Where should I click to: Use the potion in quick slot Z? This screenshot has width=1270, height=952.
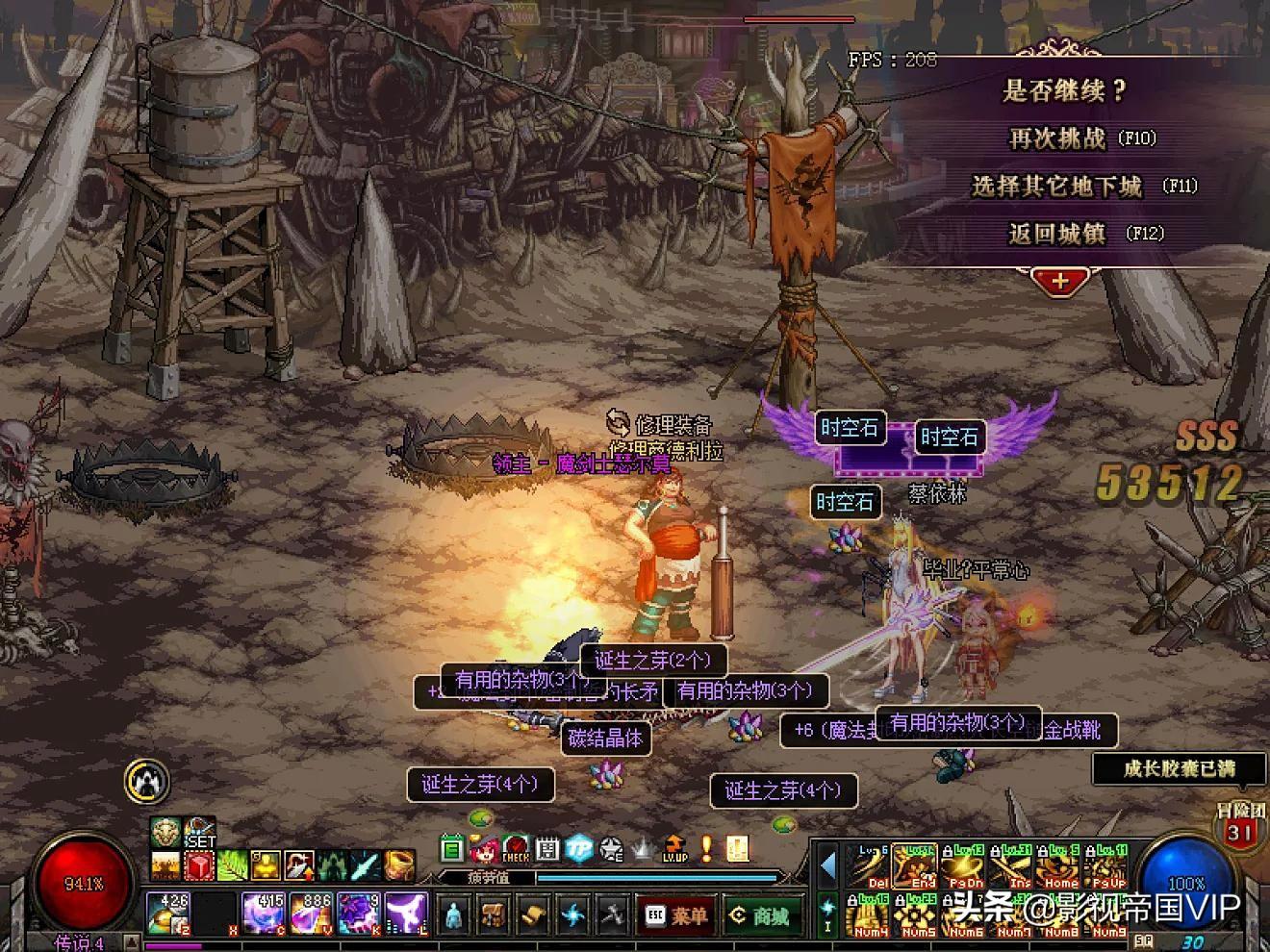(x=170, y=914)
